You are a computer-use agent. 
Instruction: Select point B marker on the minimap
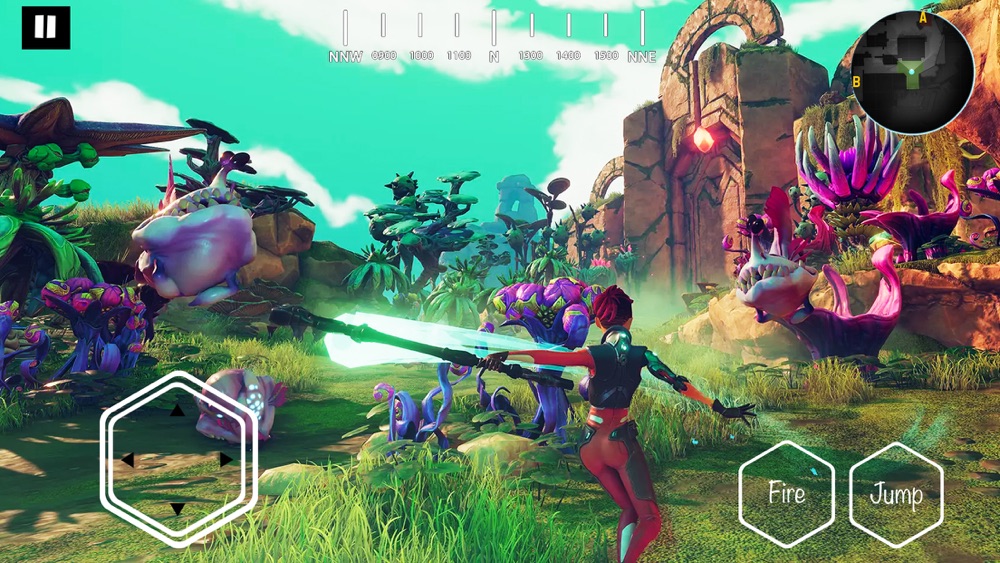click(x=857, y=81)
